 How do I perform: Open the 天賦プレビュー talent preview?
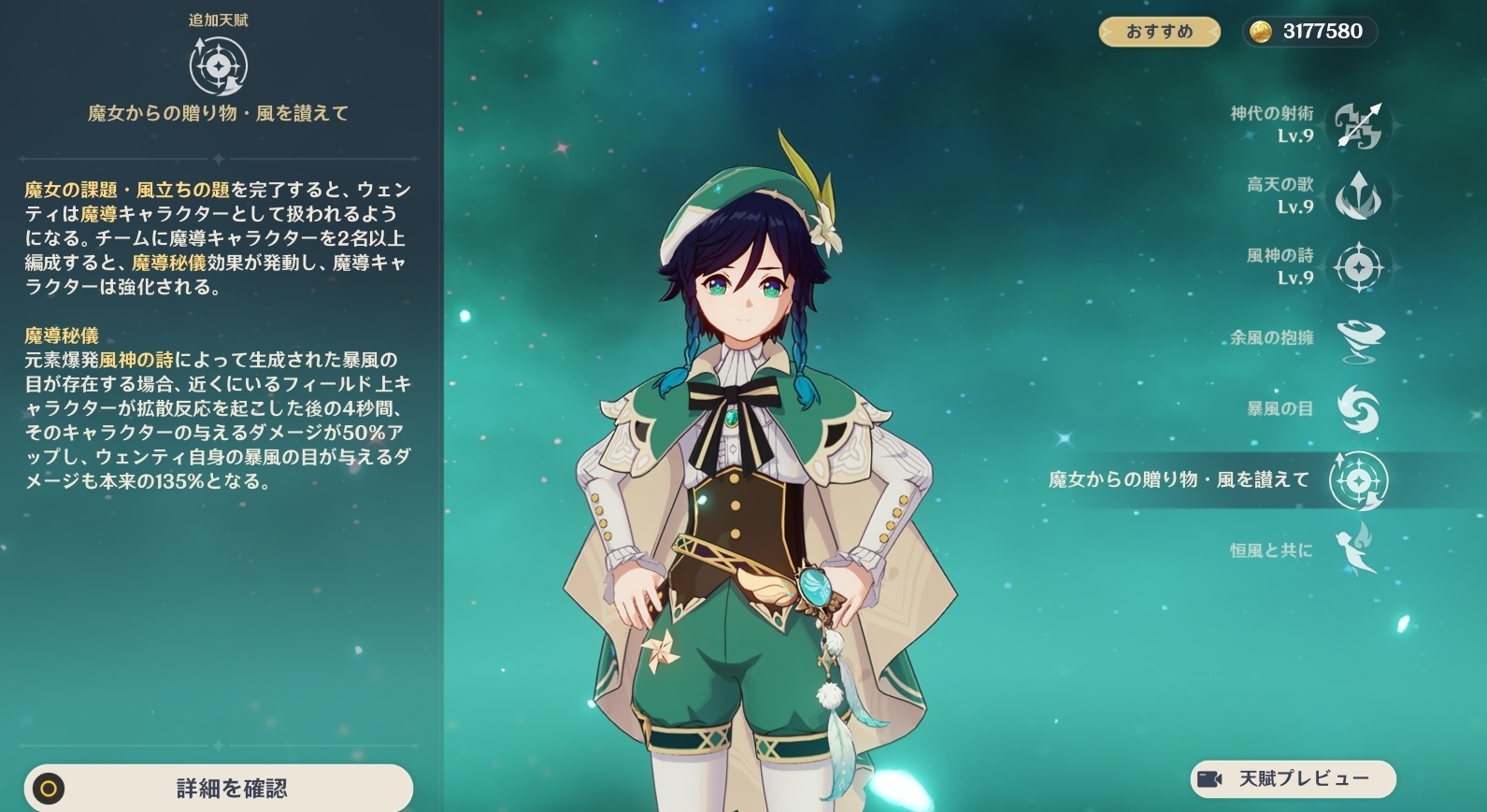tap(1293, 779)
